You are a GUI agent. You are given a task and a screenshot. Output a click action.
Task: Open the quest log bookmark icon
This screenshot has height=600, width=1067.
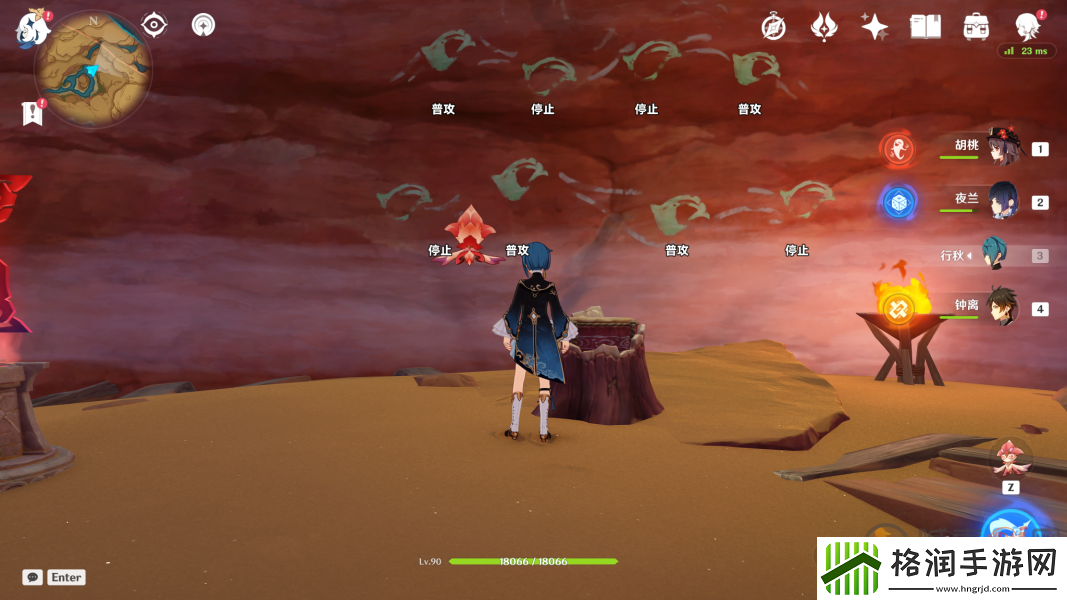coord(32,113)
